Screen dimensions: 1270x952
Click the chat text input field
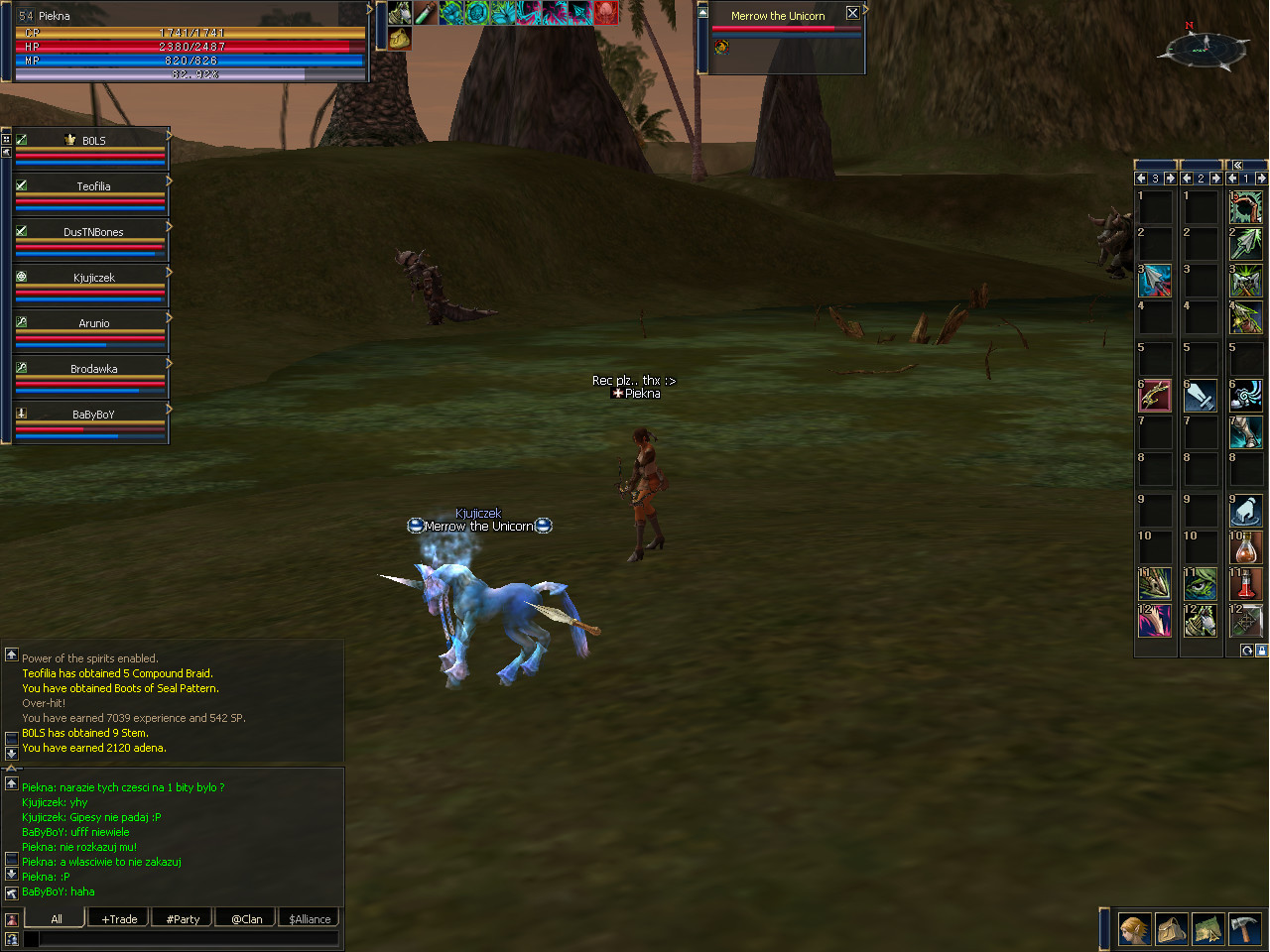point(189,938)
